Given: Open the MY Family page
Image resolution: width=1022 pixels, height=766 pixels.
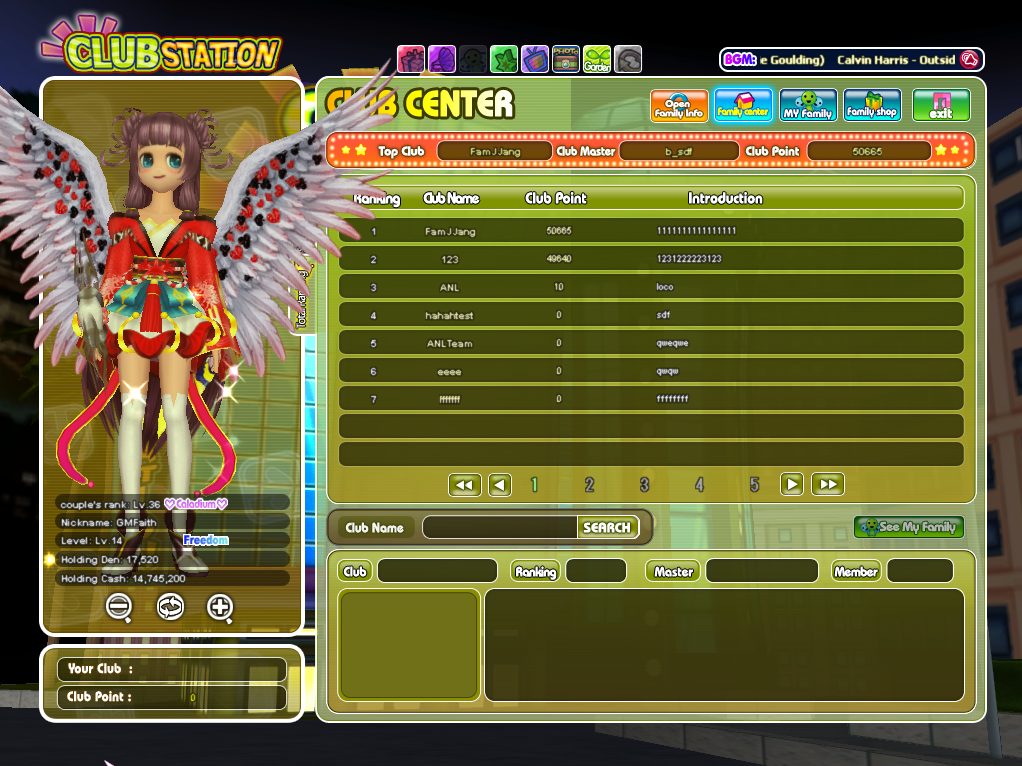Looking at the screenshot, I should point(807,106).
